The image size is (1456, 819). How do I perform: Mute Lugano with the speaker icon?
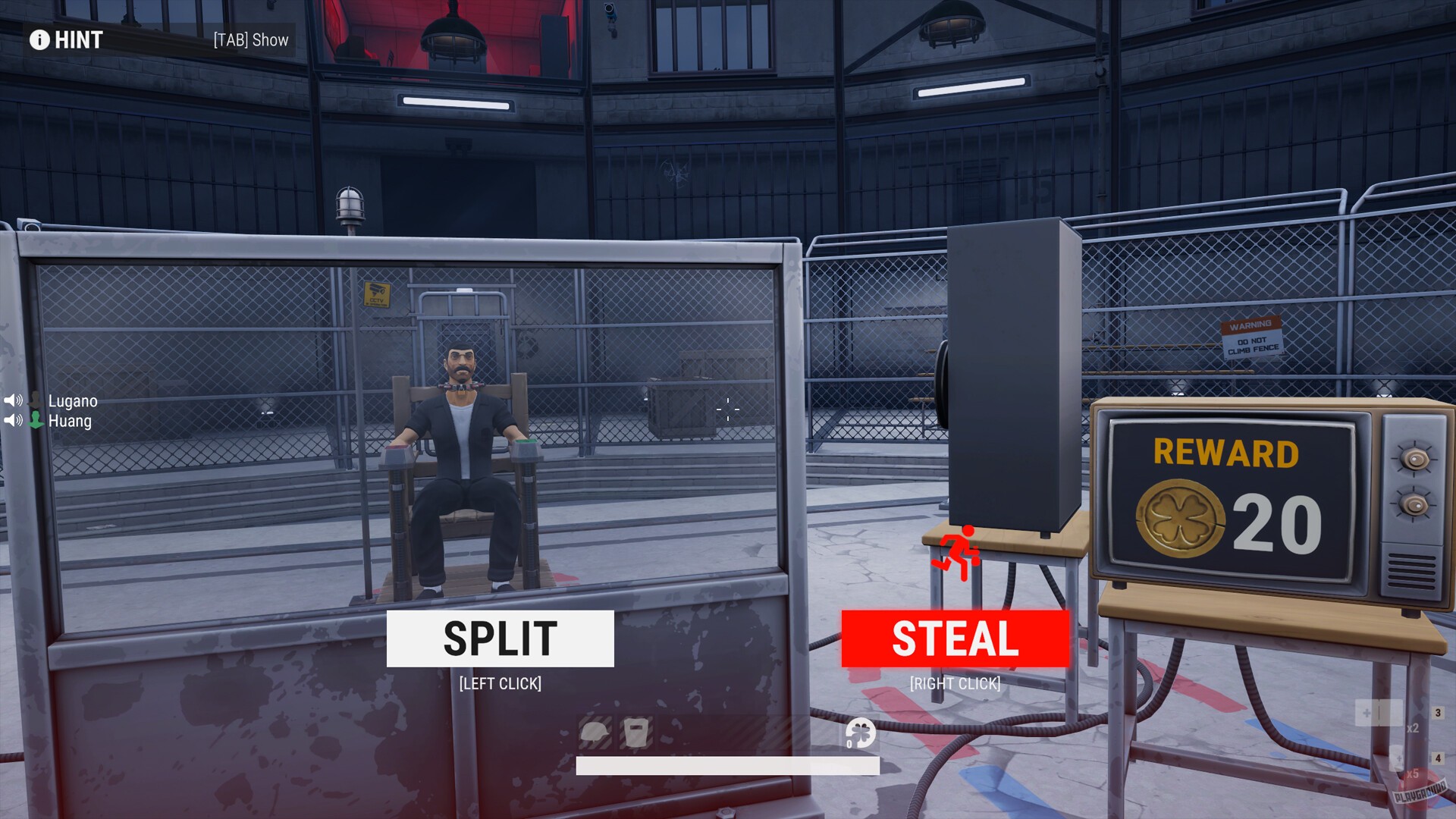click(13, 400)
